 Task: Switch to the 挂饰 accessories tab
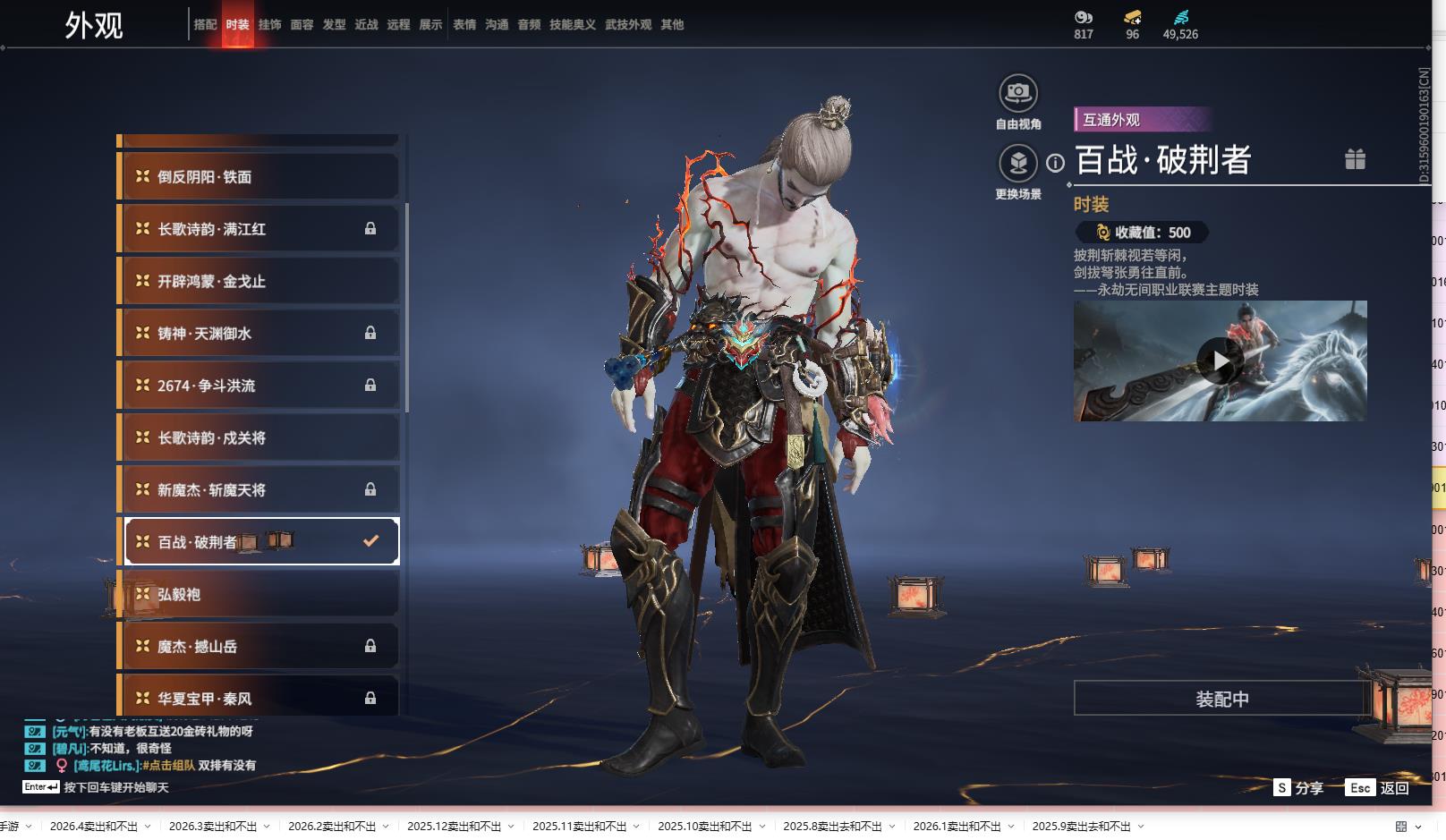pyautogui.click(x=269, y=25)
